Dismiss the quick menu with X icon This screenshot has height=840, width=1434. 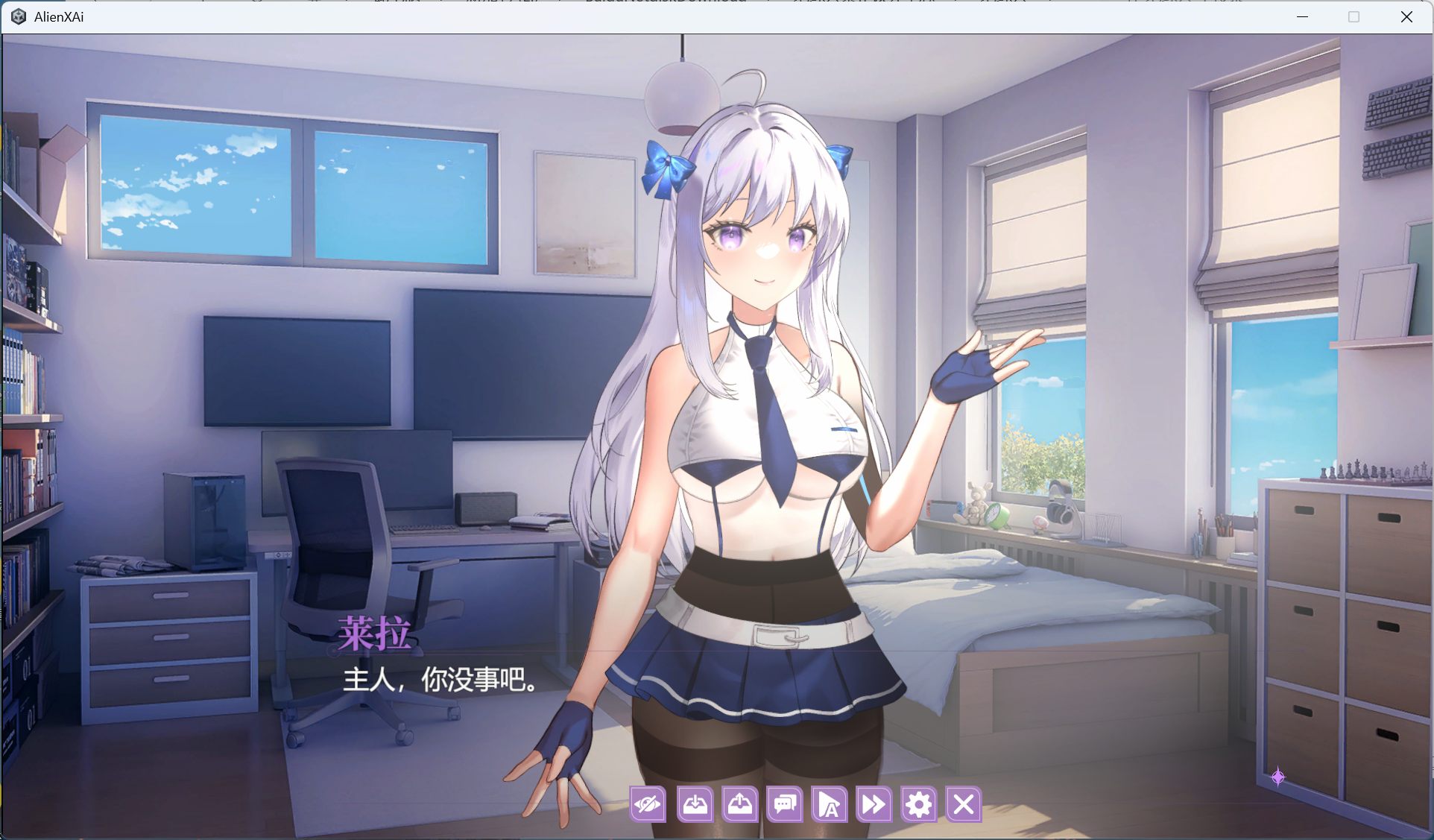click(963, 805)
